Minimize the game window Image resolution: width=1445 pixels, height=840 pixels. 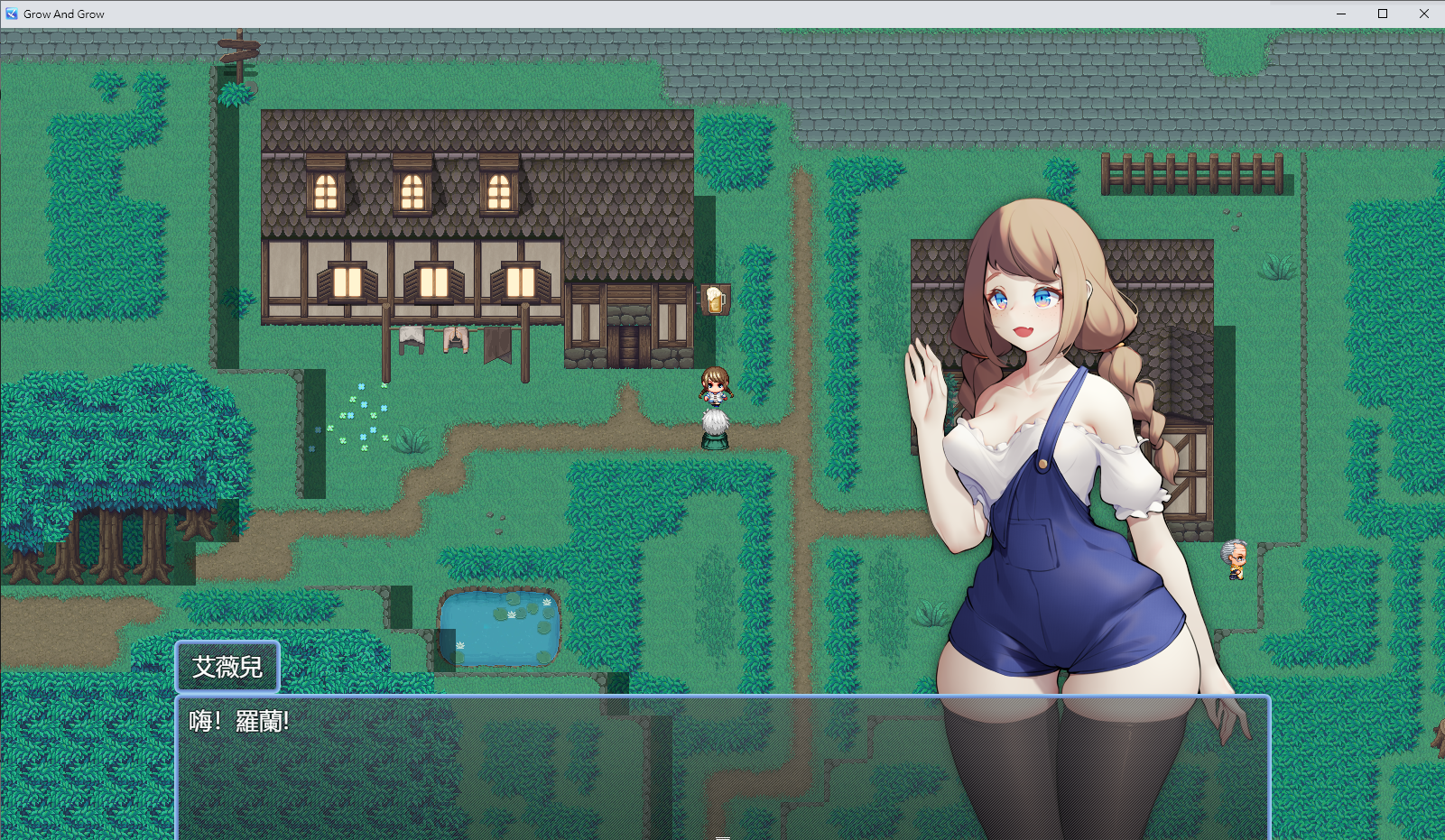tap(1340, 14)
